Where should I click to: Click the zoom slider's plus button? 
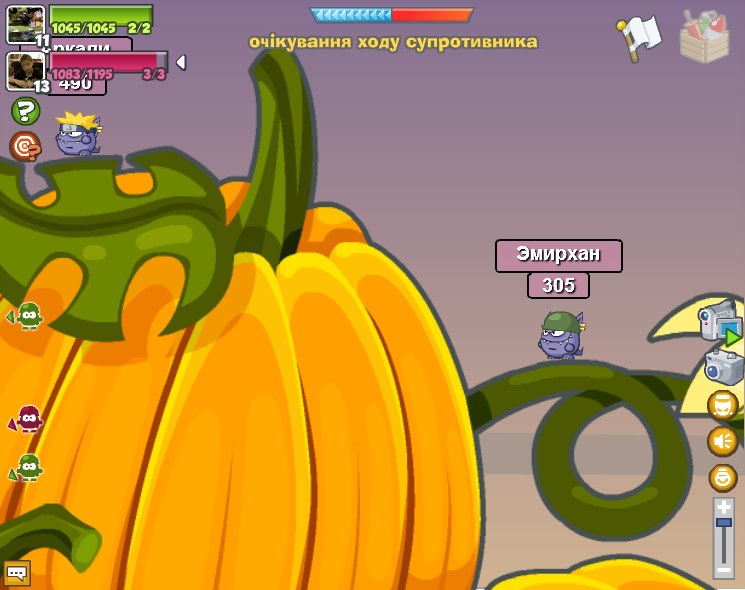pos(723,507)
